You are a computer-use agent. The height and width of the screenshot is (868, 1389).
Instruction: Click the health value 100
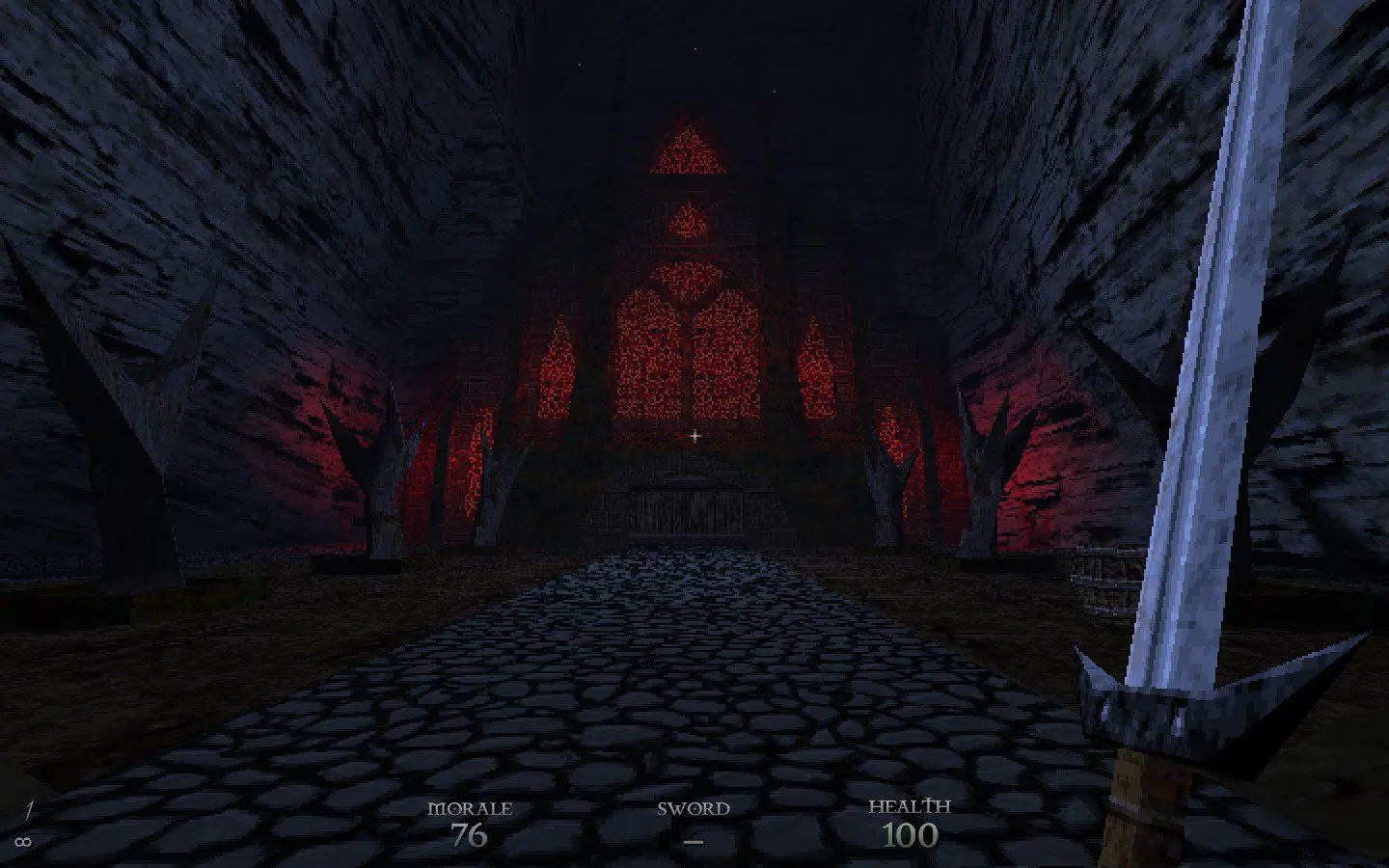[911, 835]
